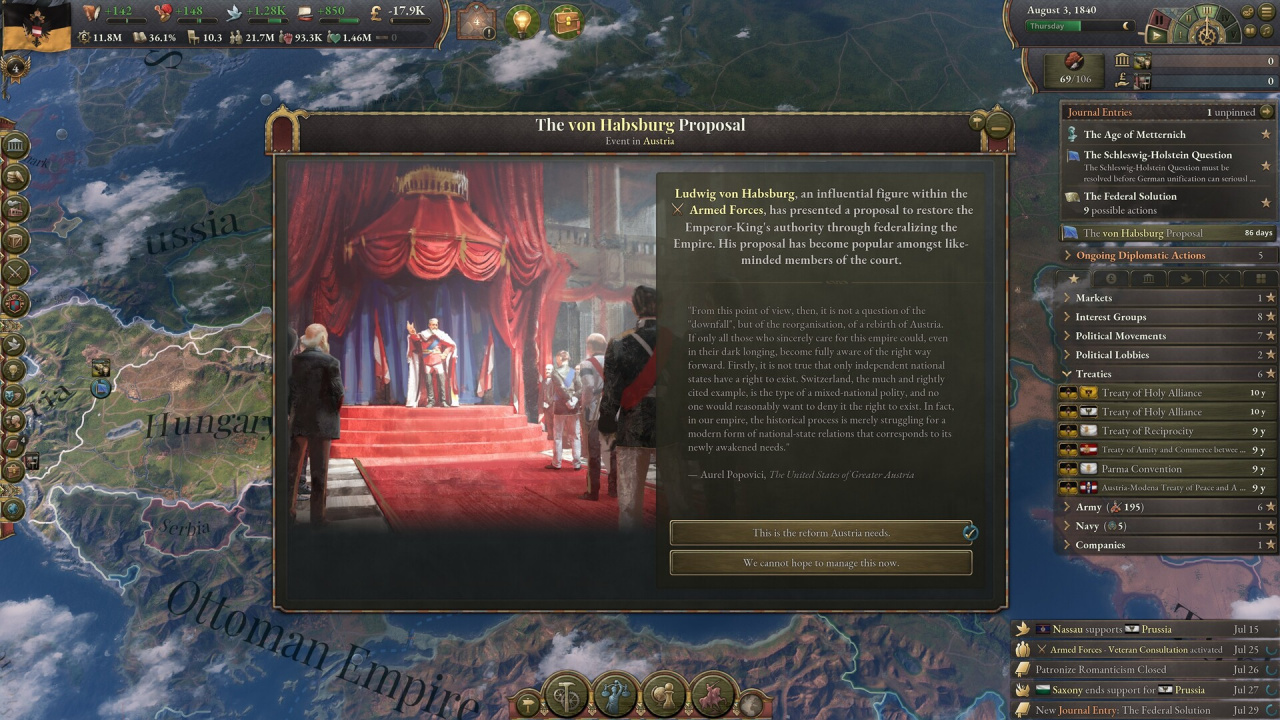This screenshot has width=1280, height=720.
Task: Minimize the von Habsburg Proposal event window
Action: point(998,125)
